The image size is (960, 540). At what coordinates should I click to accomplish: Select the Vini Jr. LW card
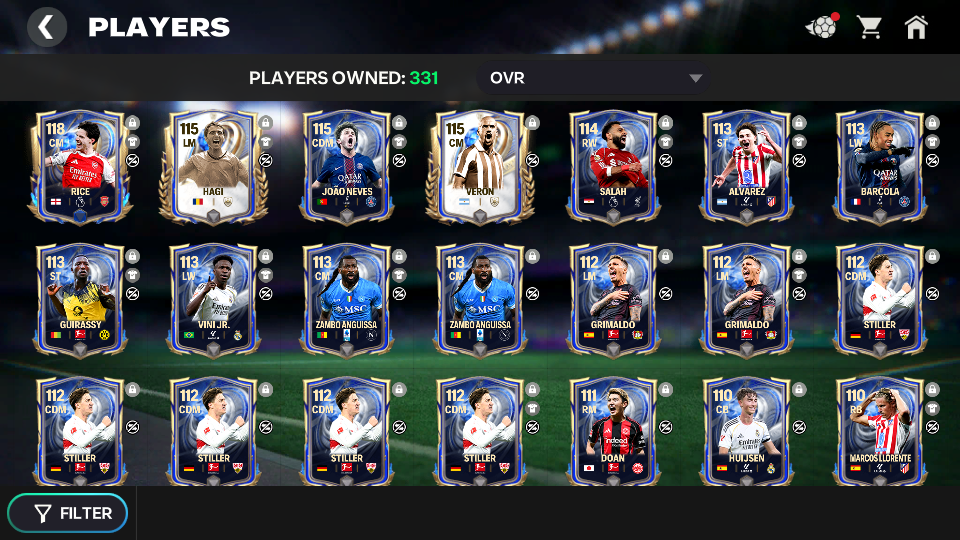212,299
